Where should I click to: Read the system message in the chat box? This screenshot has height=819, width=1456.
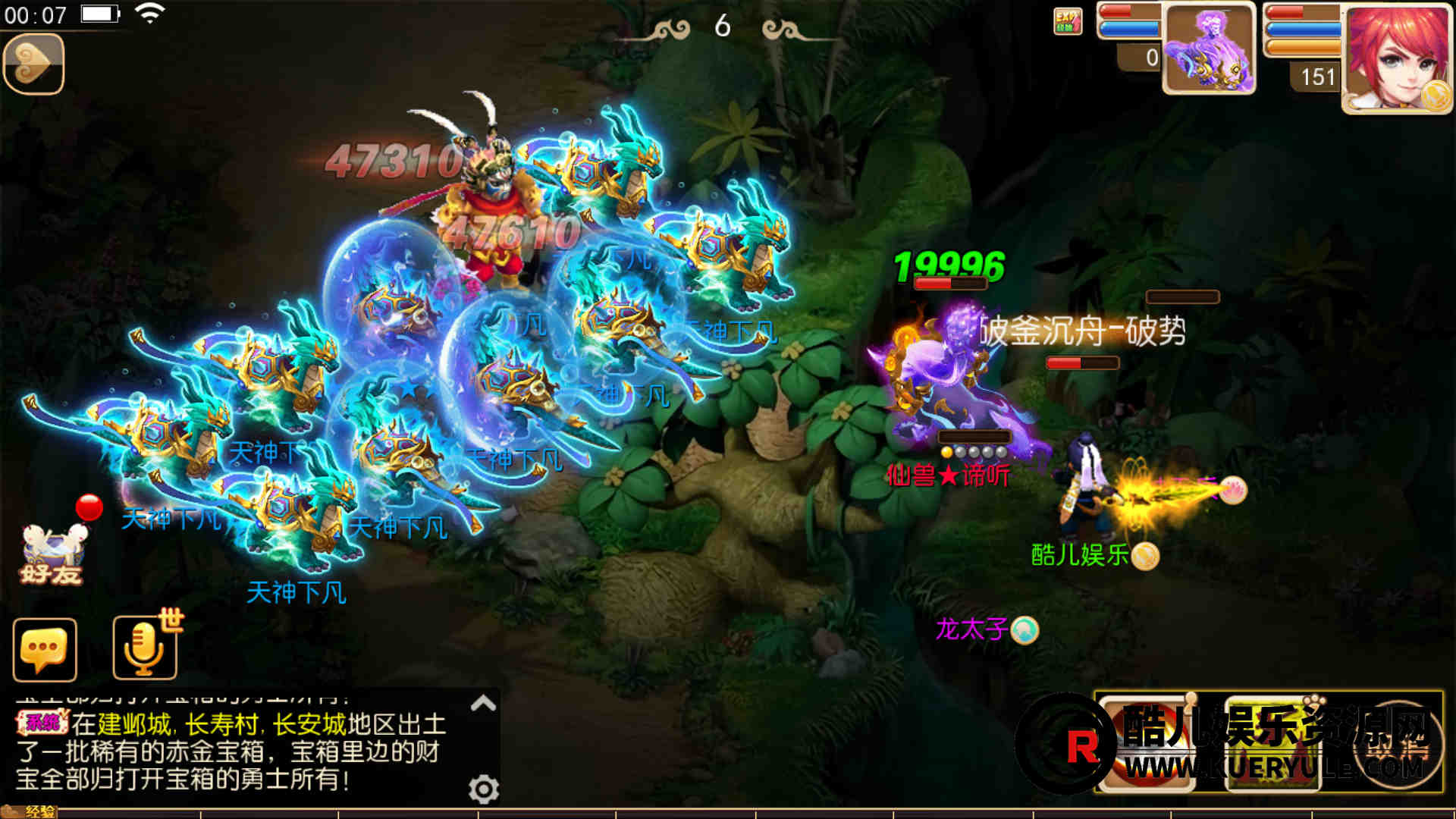click(231, 752)
